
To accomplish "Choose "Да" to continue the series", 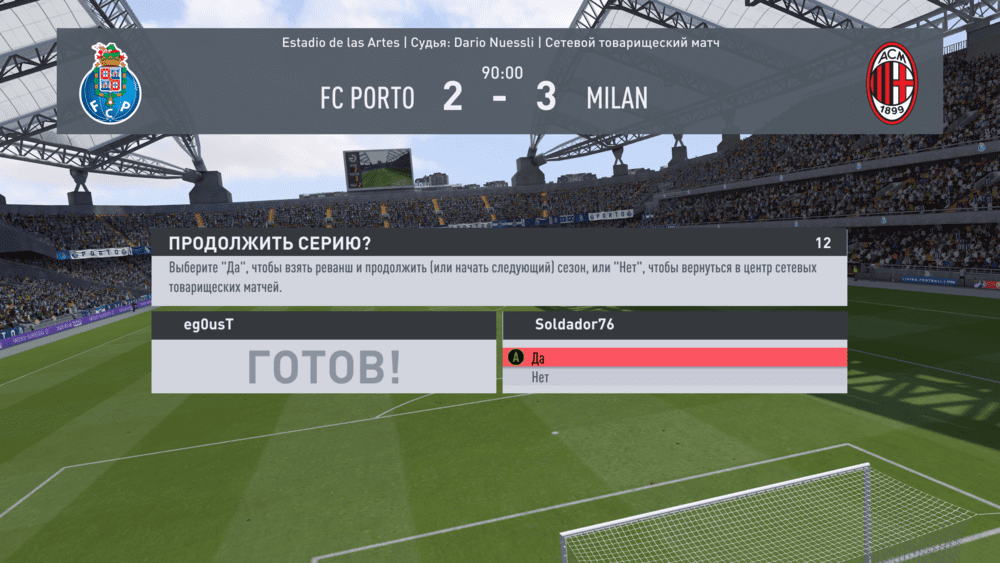I will pyautogui.click(x=673, y=358).
